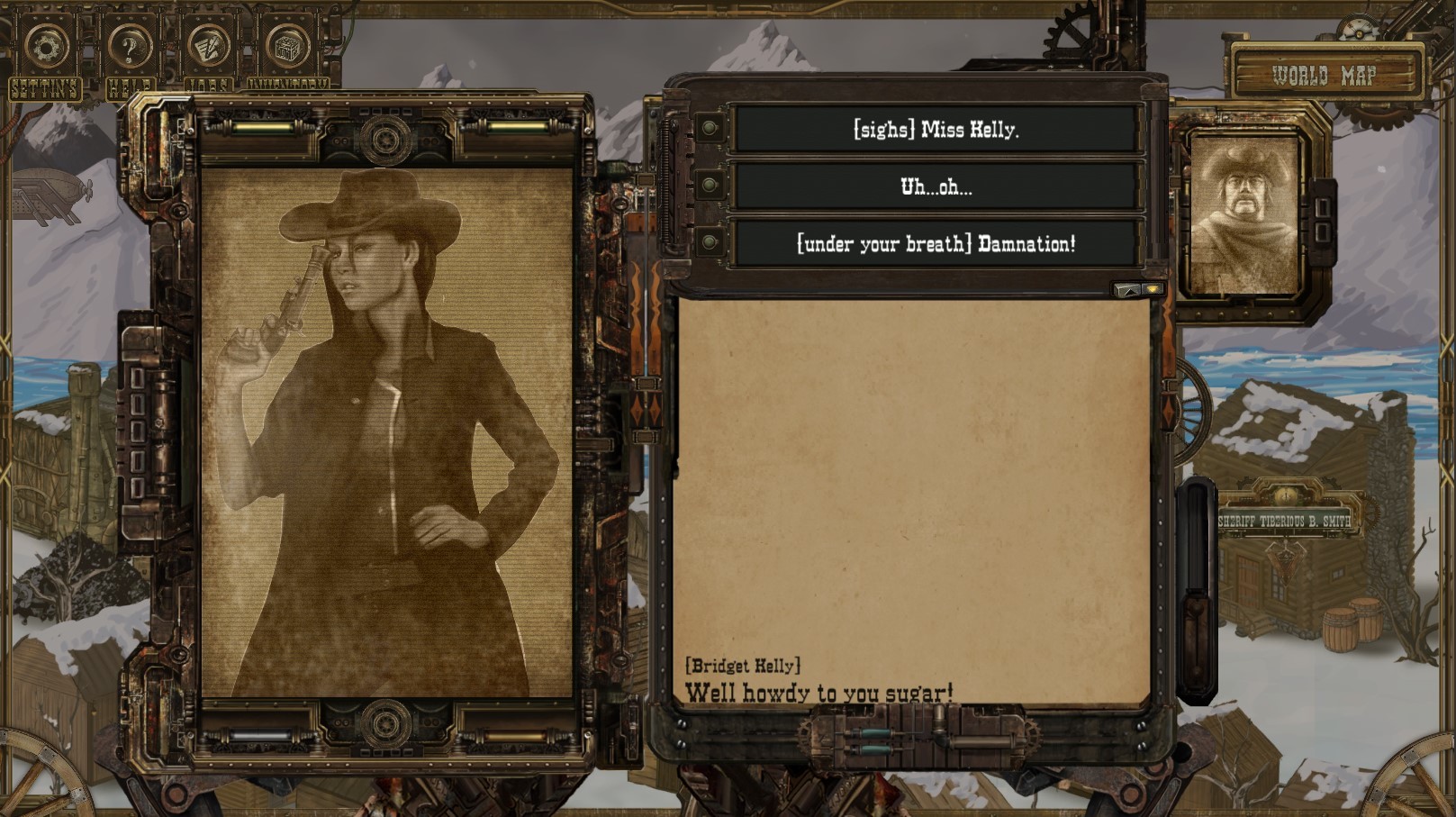This screenshot has height=817, width=1456.
Task: Select the INVENTORY tab label
Action: tap(288, 87)
